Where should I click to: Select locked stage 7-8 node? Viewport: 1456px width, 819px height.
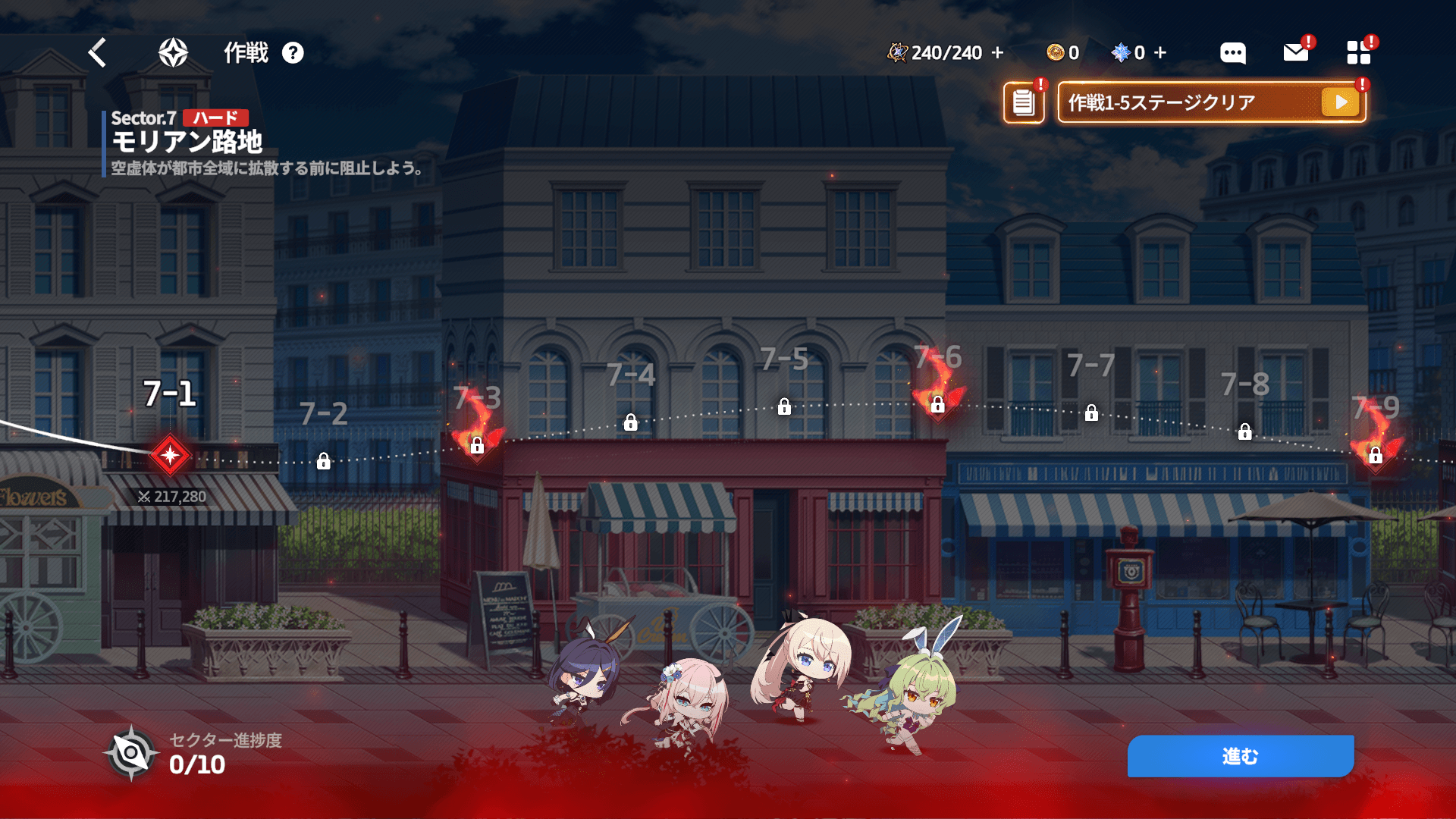point(1245,432)
